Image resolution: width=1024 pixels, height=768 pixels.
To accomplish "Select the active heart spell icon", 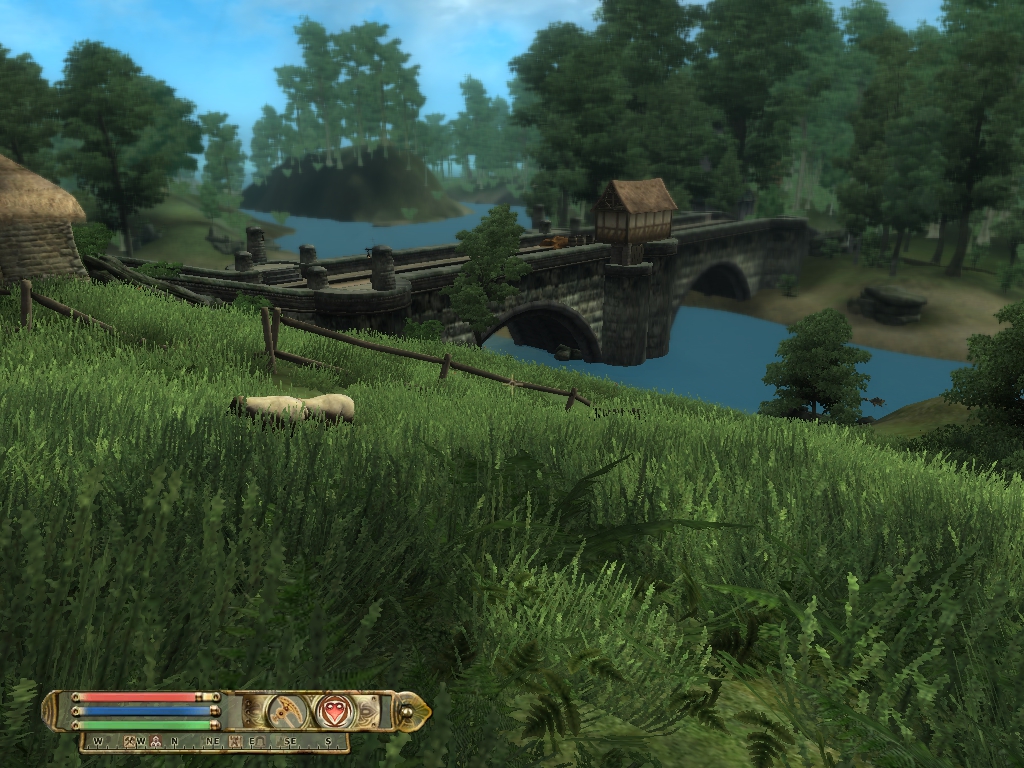I will point(334,711).
